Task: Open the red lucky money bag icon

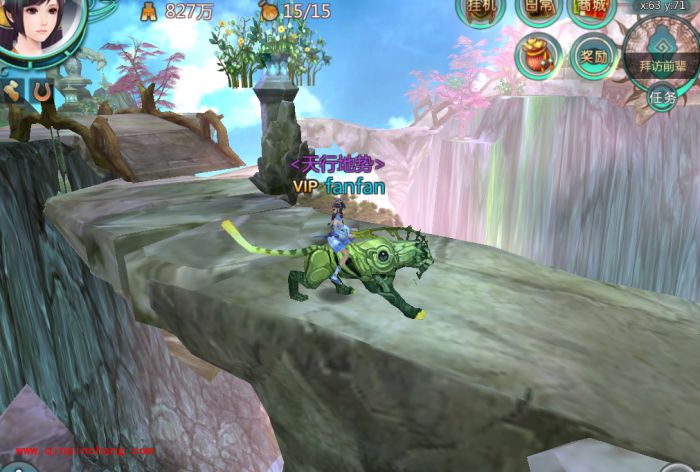Action: [537, 55]
